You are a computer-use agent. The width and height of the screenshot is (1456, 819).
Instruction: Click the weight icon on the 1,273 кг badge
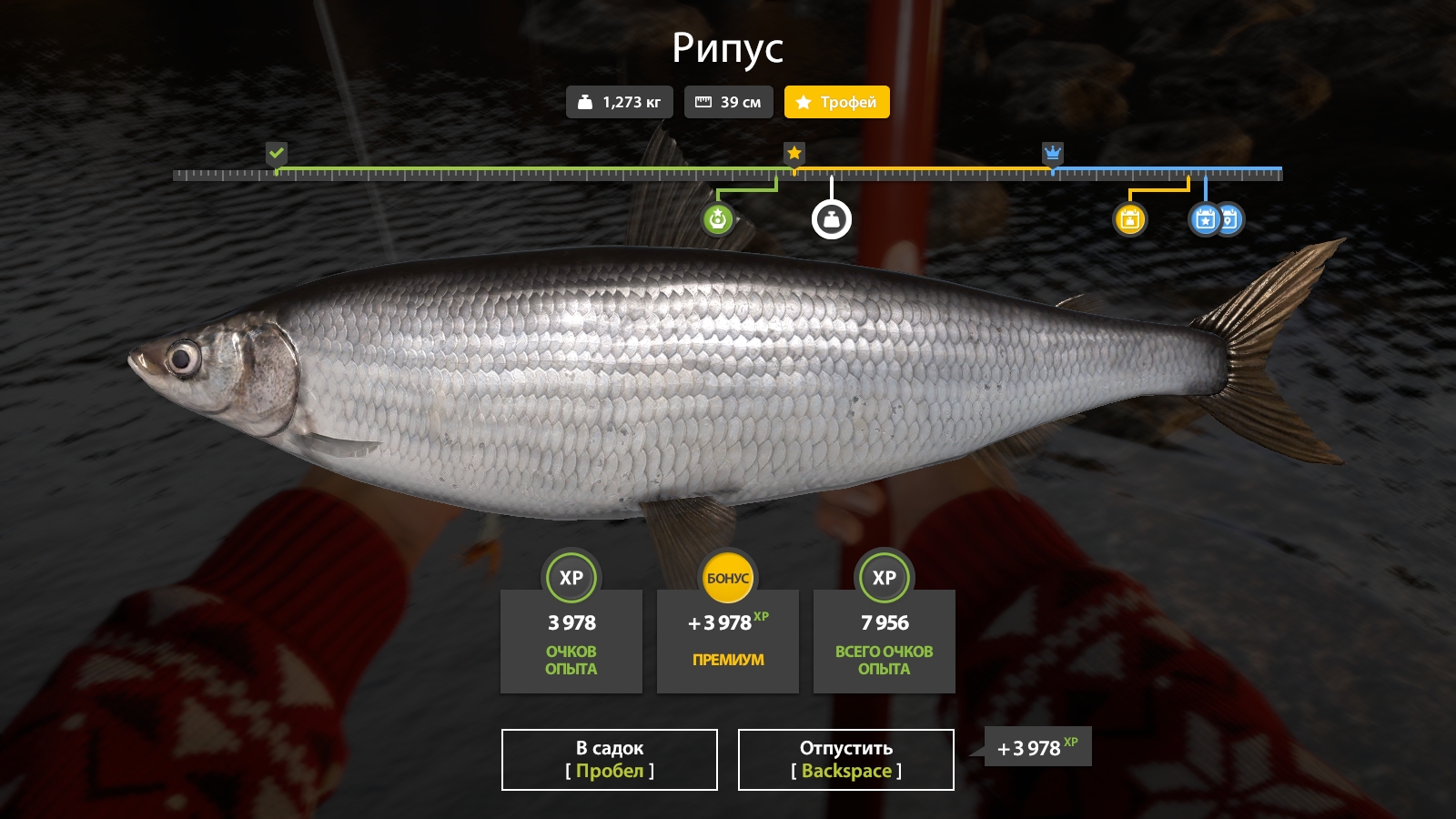click(587, 102)
